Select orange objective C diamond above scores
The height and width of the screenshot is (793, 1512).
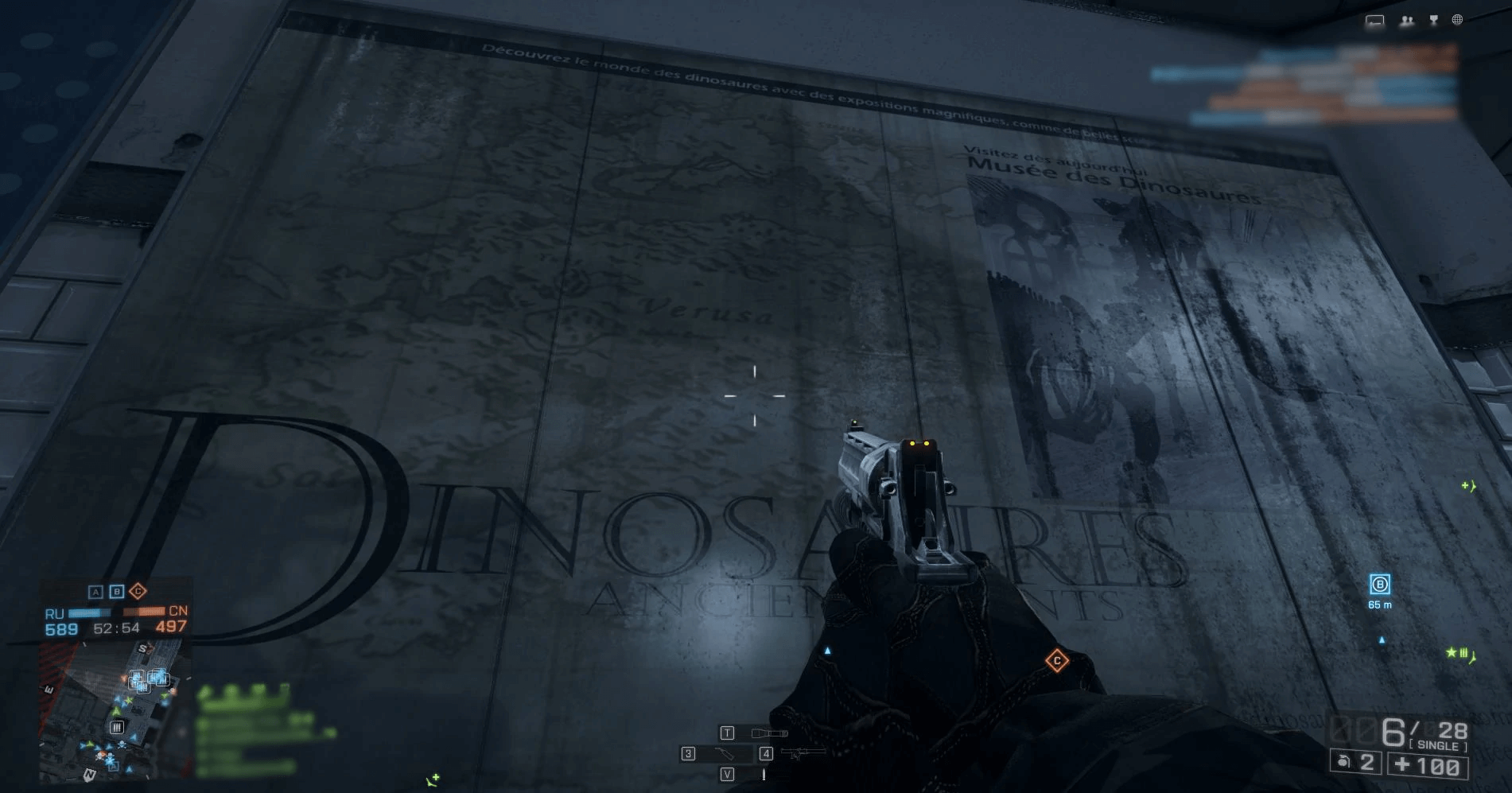click(138, 591)
